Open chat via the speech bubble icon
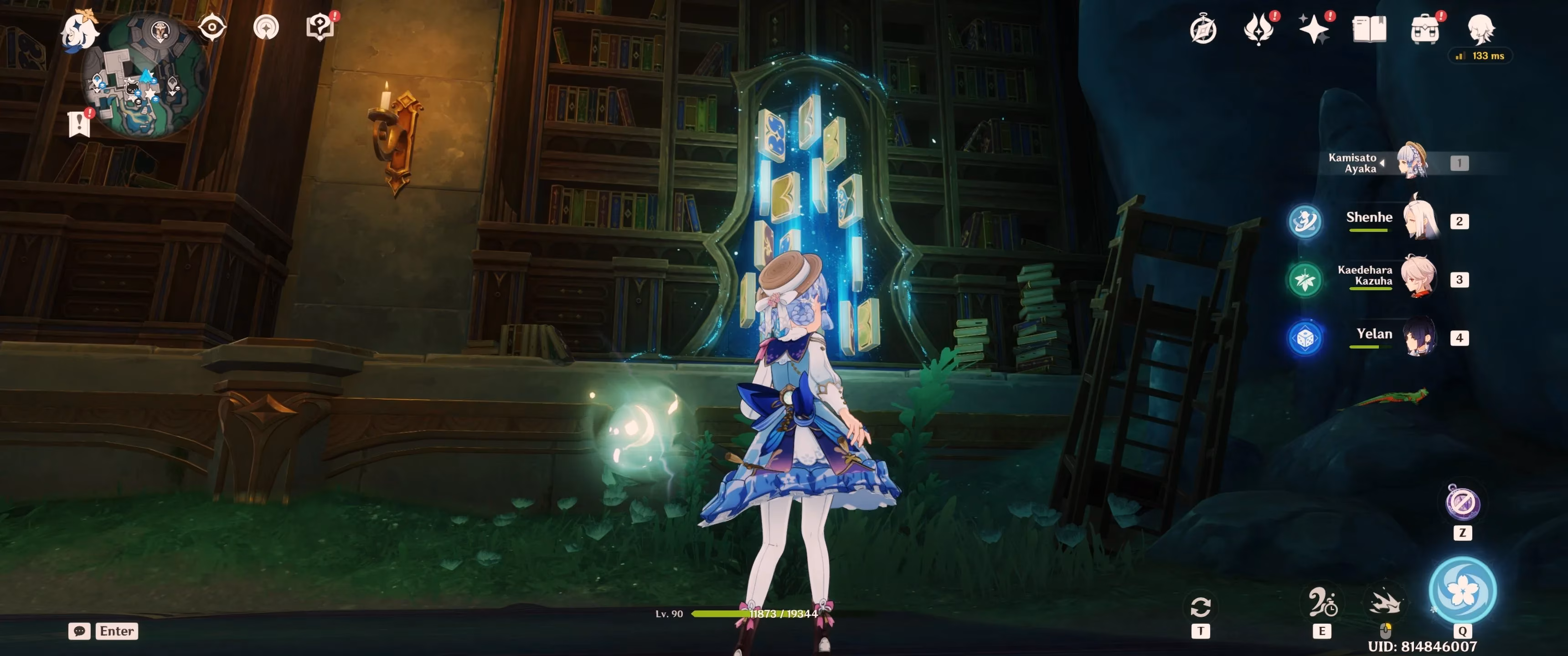This screenshot has width=1568, height=656. point(79,631)
